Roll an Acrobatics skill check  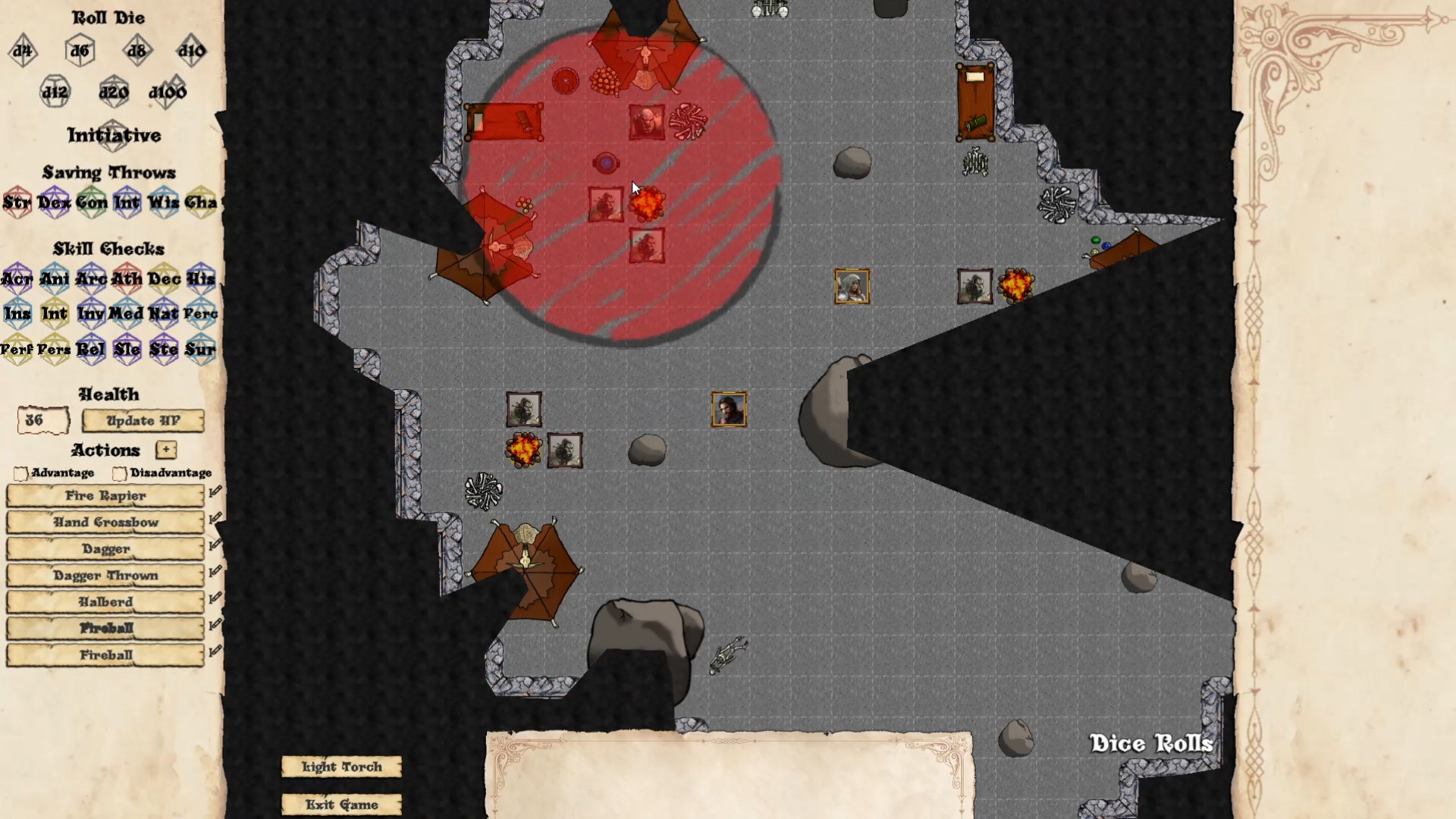click(17, 278)
